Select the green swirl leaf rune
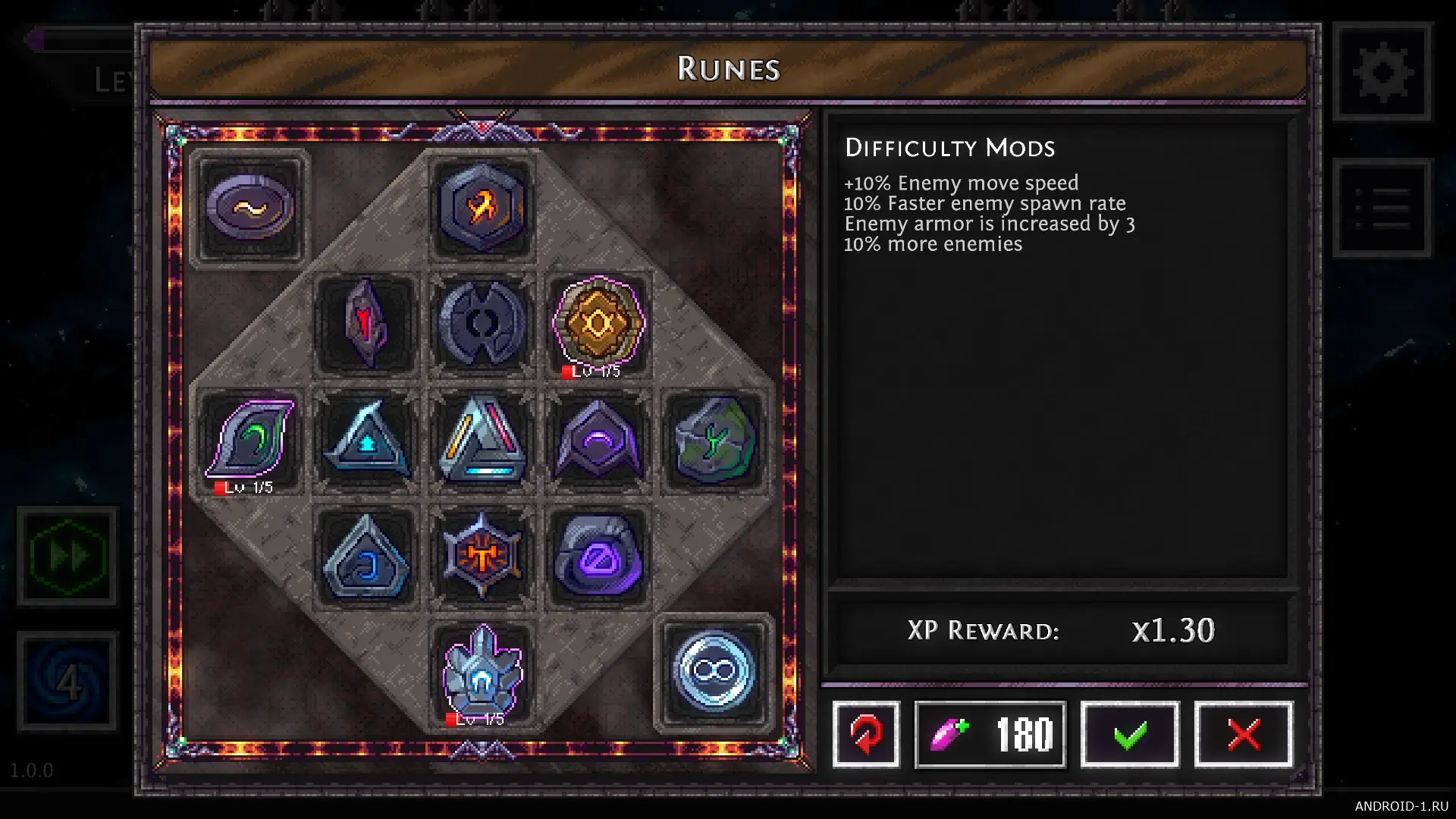The image size is (1456, 819). click(x=249, y=440)
